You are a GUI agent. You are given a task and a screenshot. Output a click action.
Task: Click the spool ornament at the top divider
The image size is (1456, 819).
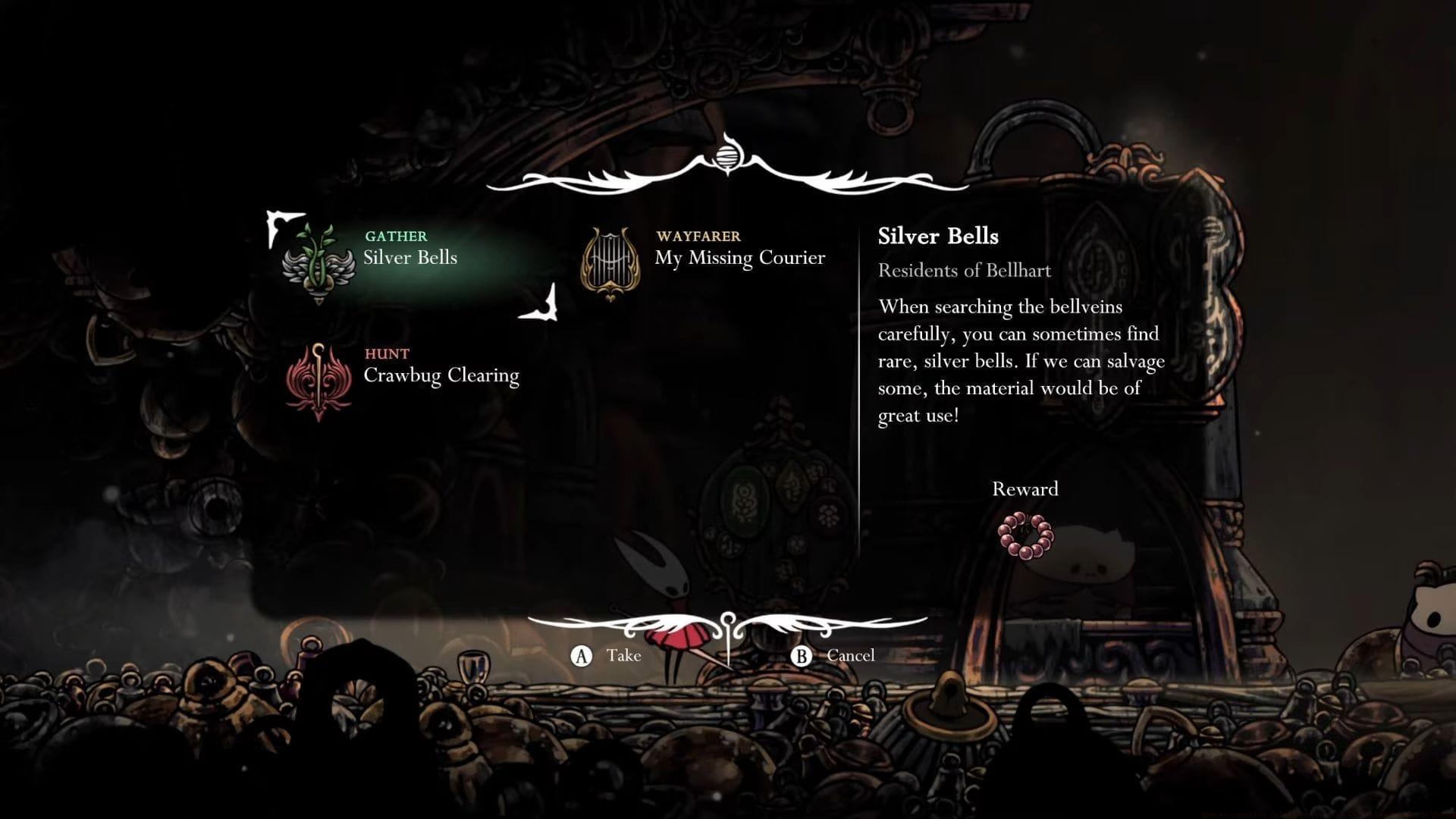(x=727, y=157)
